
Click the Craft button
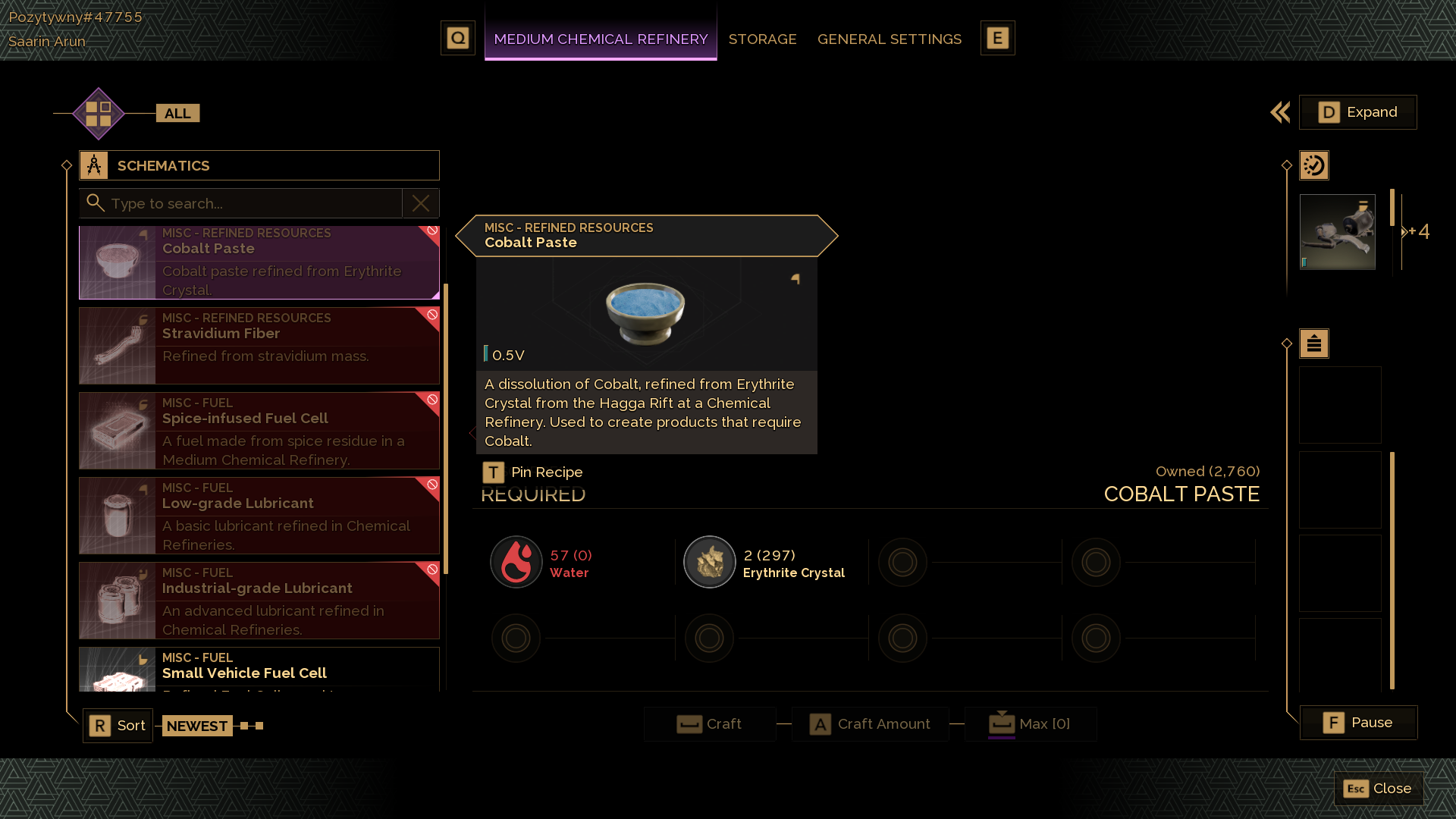(710, 724)
